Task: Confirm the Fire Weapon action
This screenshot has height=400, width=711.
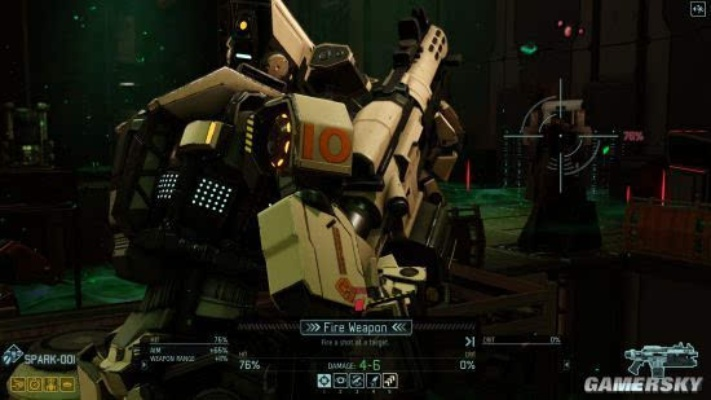Action: (356, 327)
